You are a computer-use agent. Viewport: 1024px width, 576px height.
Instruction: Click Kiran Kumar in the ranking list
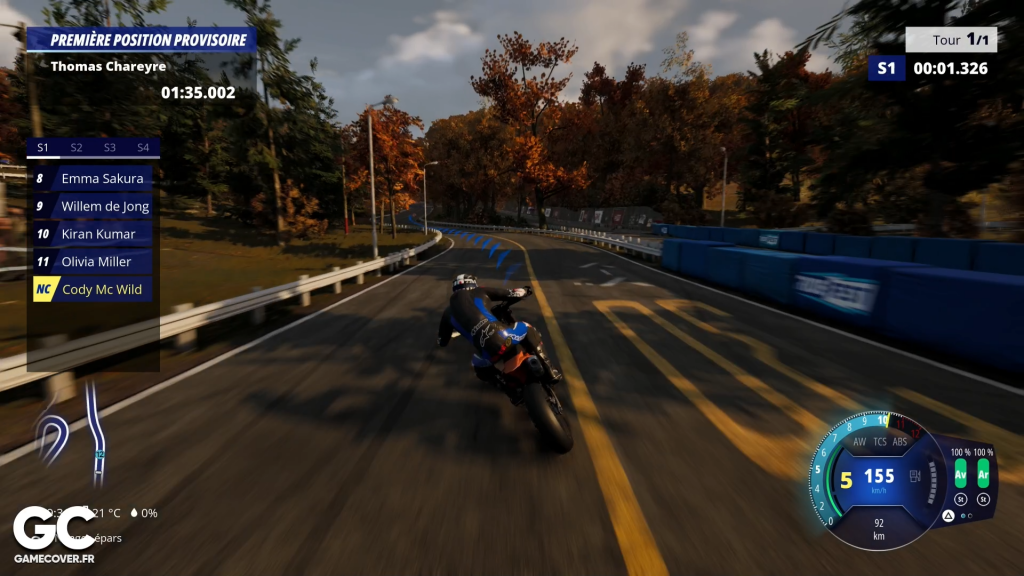pyautogui.click(x=91, y=234)
